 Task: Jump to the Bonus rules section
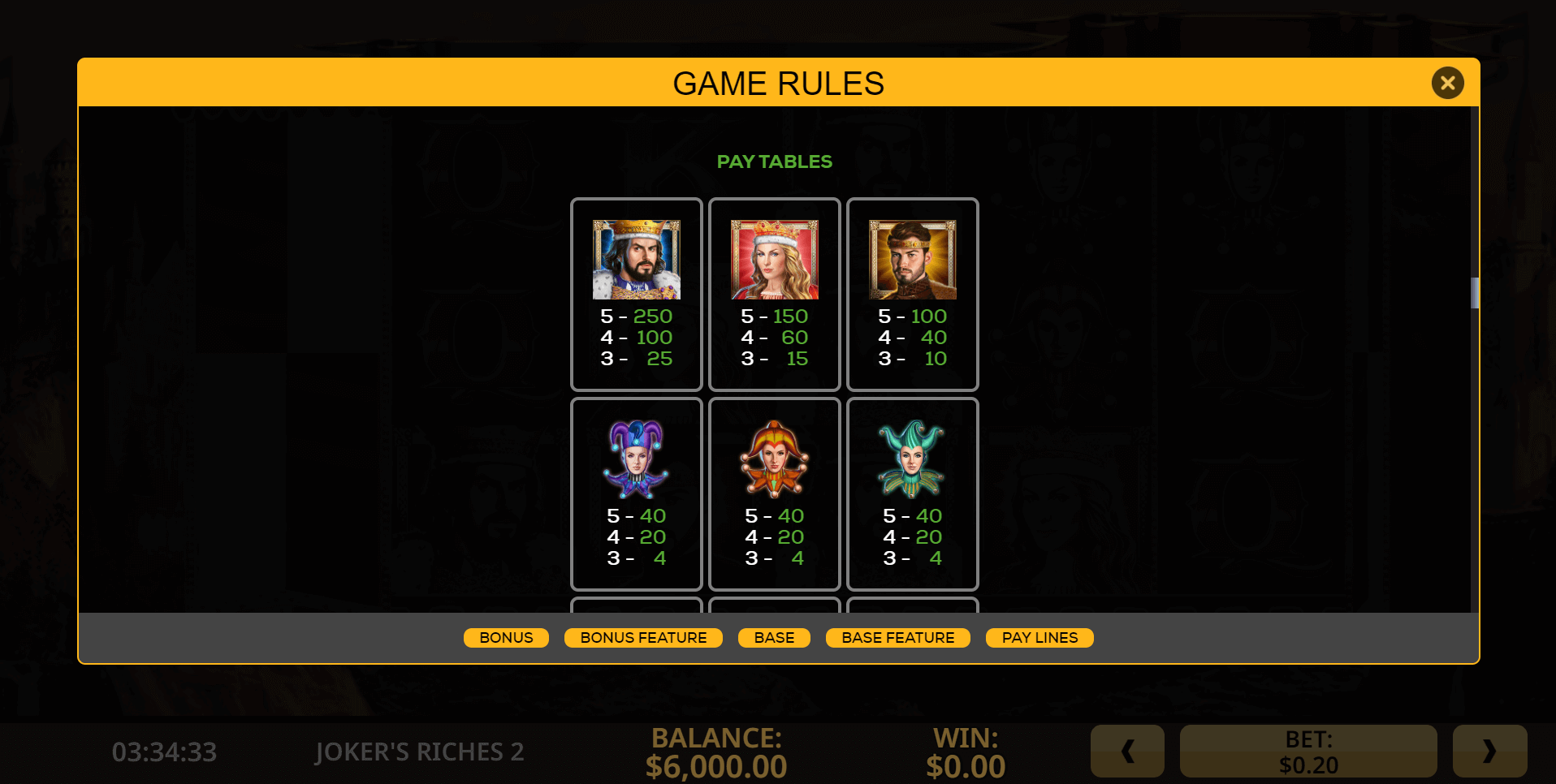tap(506, 638)
